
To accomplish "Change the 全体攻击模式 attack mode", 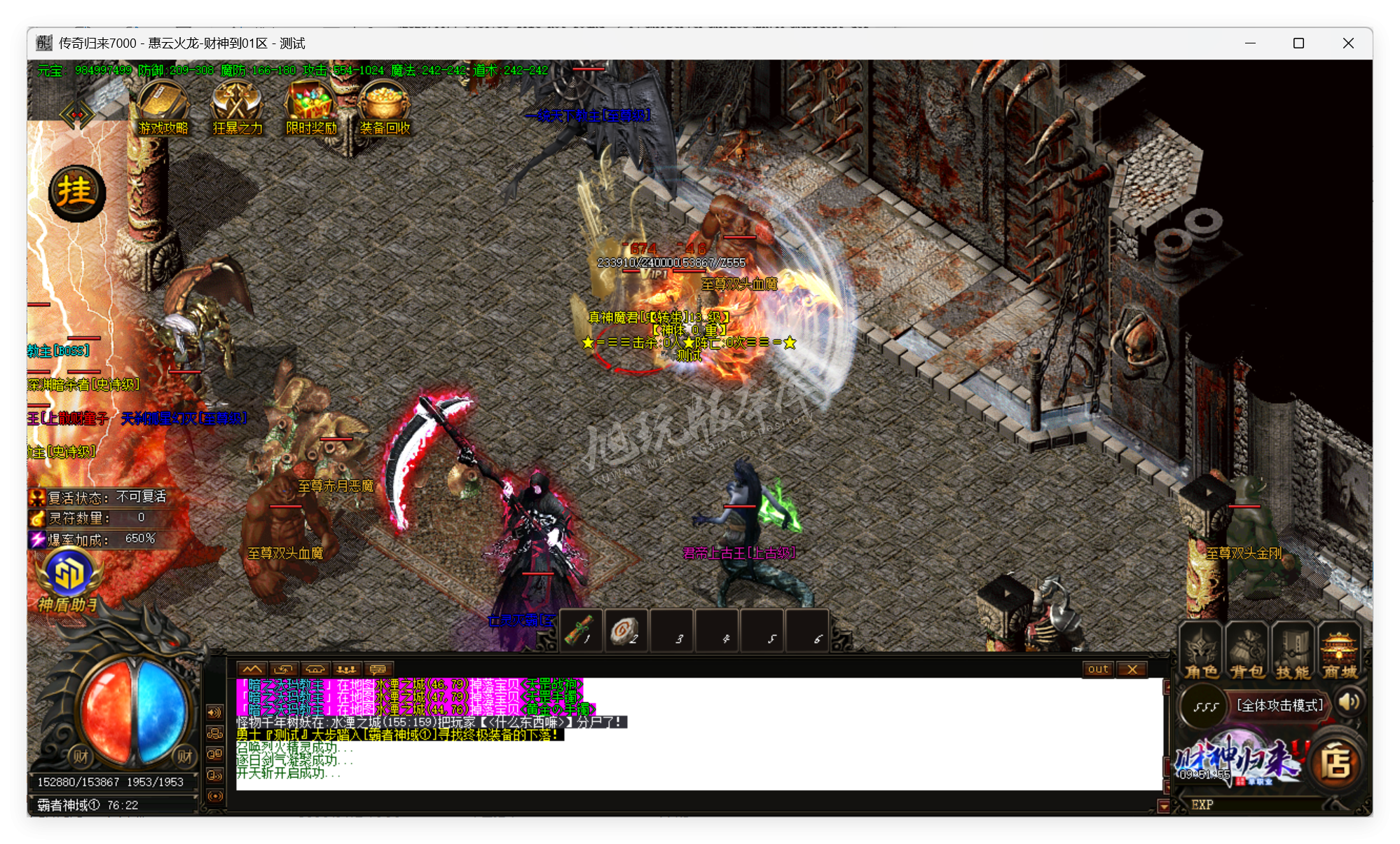I will [1279, 705].
